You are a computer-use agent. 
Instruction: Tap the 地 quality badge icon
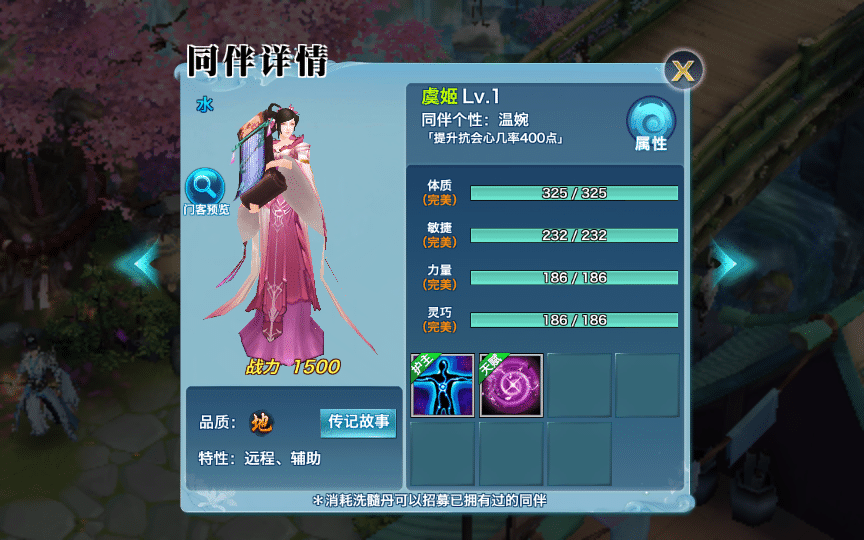click(260, 423)
